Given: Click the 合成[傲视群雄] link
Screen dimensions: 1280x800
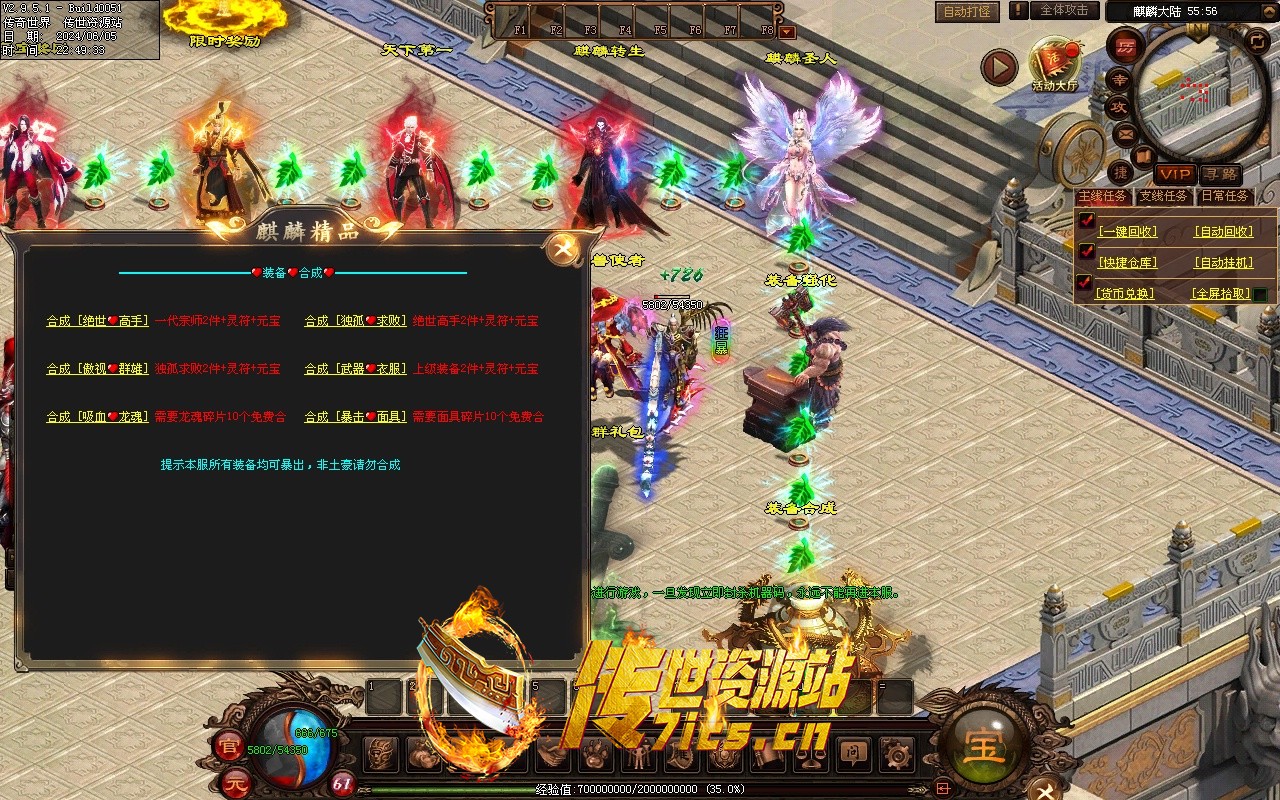Looking at the screenshot, I should tap(97, 369).
